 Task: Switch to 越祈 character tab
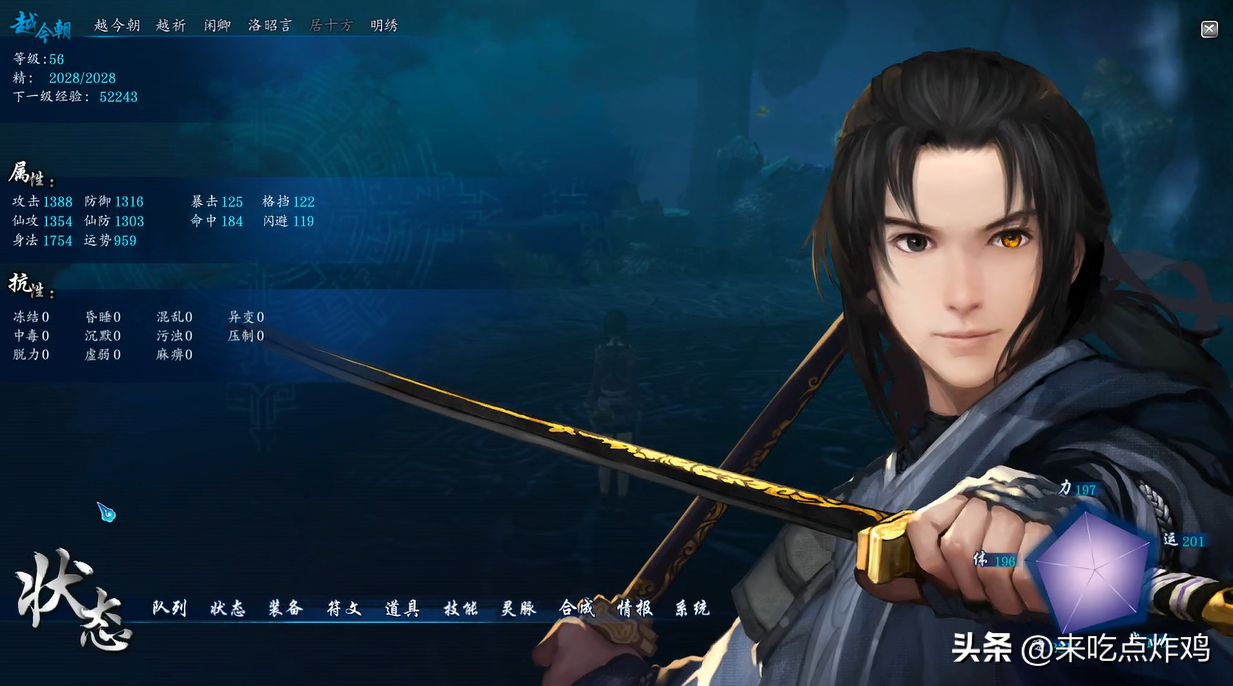[x=171, y=26]
